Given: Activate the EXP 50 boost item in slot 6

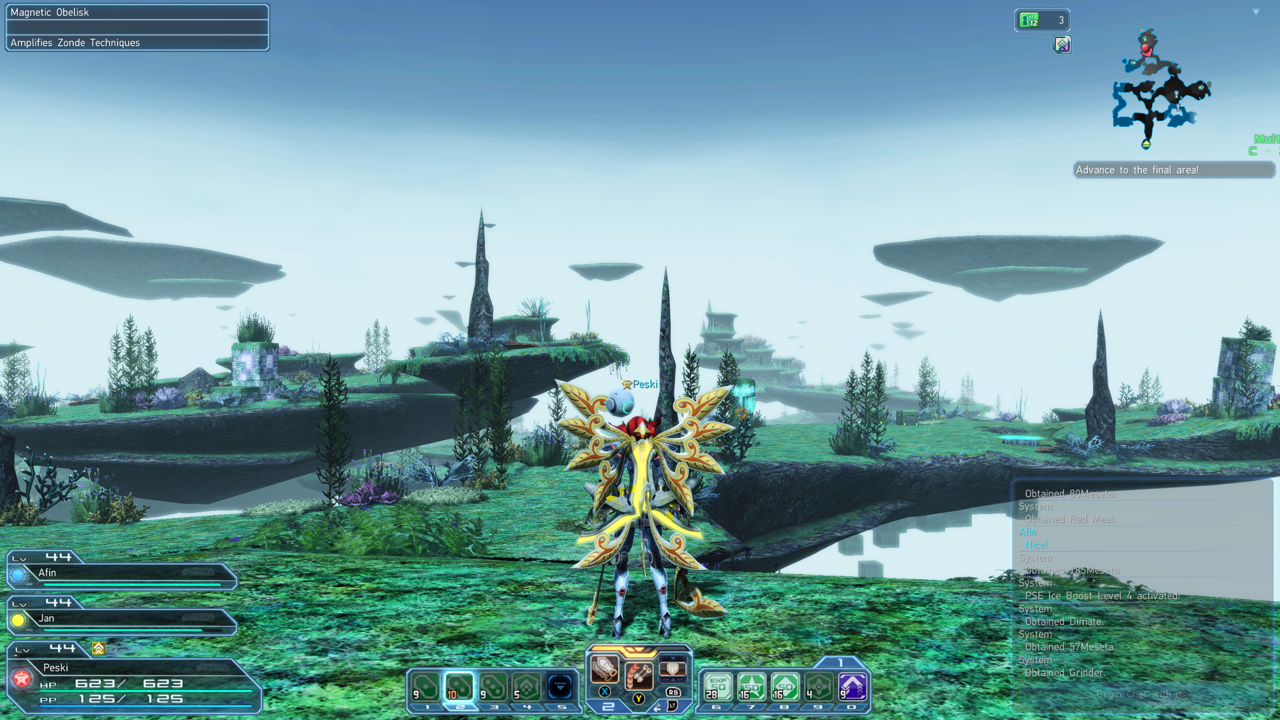Looking at the screenshot, I should pos(718,687).
